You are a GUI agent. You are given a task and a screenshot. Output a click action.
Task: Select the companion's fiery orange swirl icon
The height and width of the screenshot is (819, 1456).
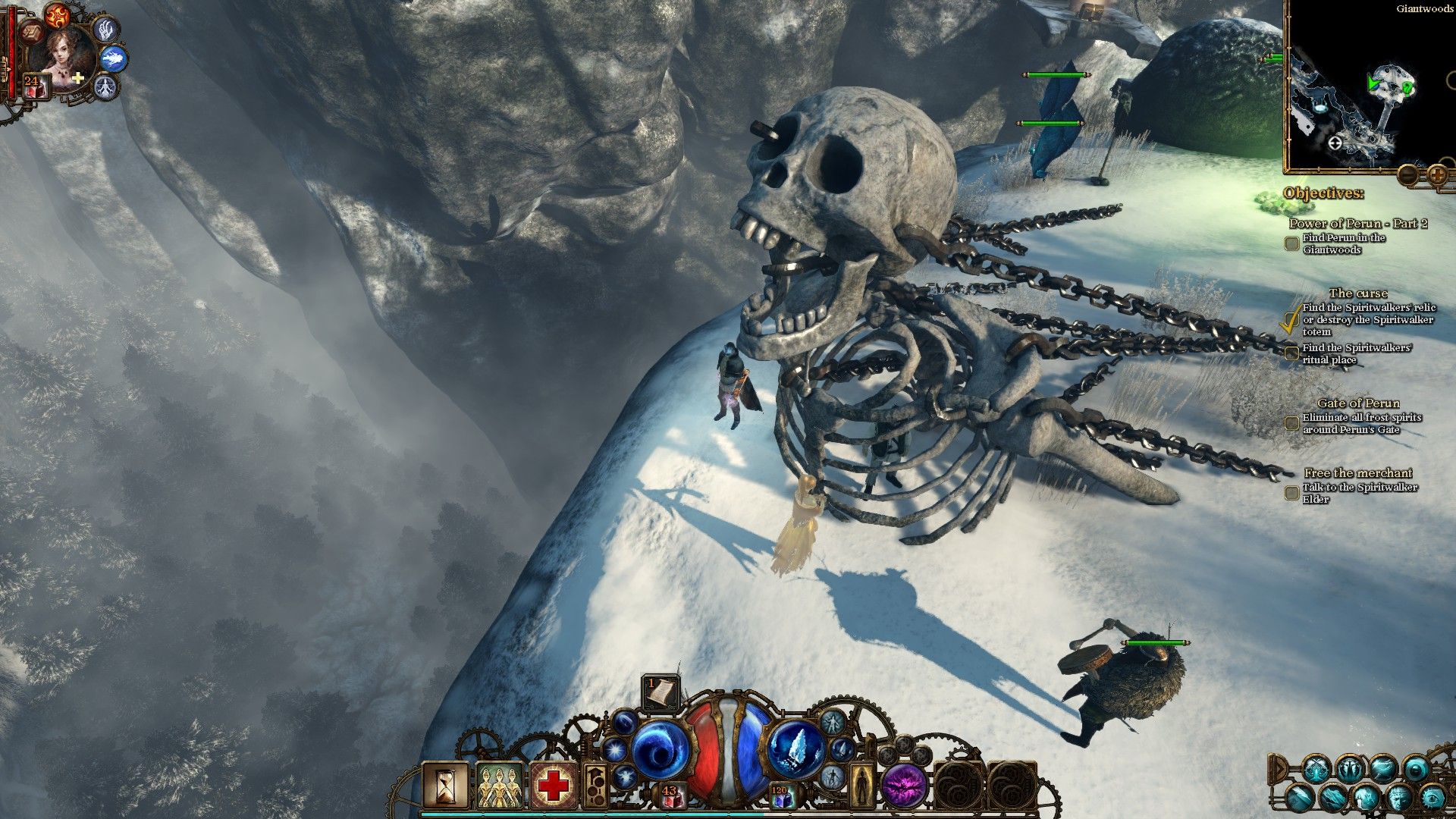click(57, 15)
